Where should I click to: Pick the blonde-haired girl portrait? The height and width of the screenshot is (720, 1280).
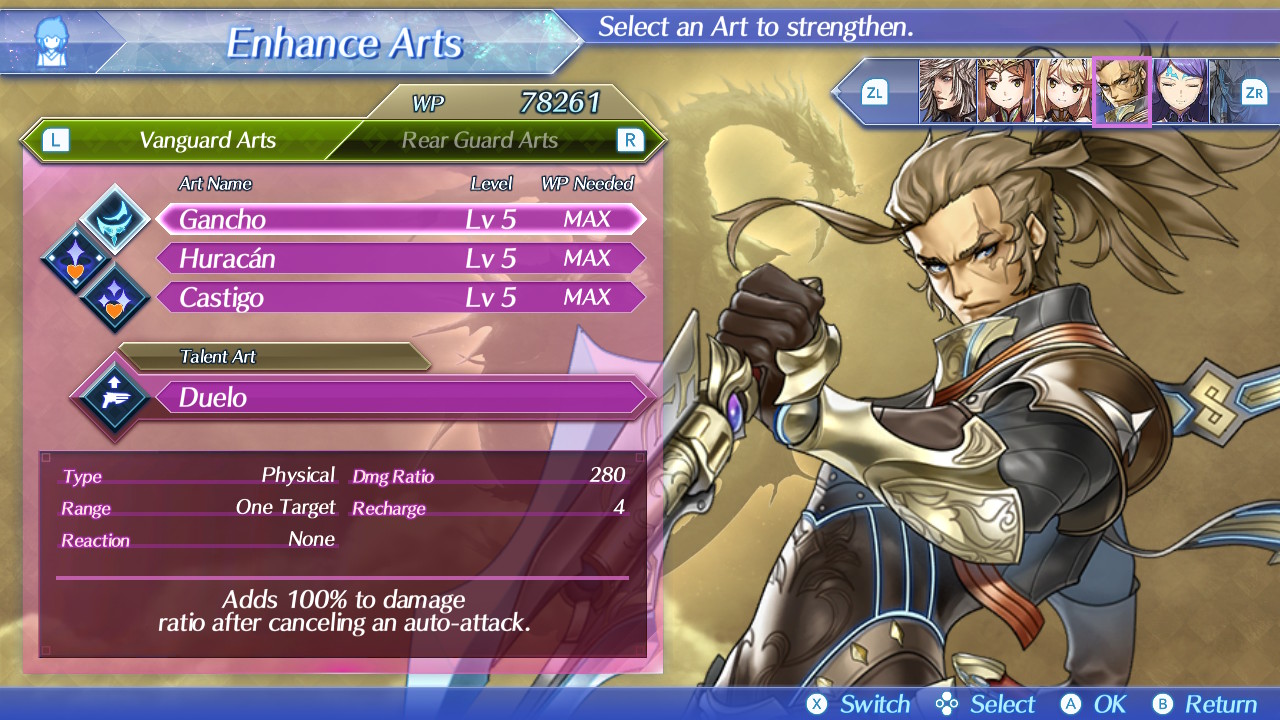pyautogui.click(x=1062, y=92)
